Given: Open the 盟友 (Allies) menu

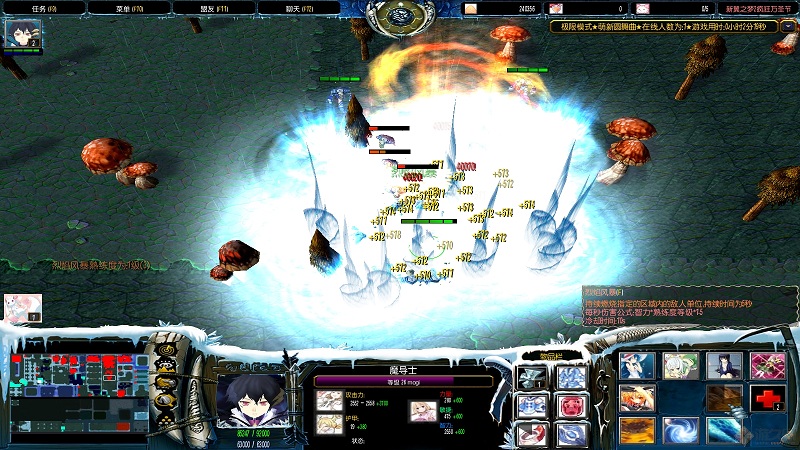Looking at the screenshot, I should [213, 8].
